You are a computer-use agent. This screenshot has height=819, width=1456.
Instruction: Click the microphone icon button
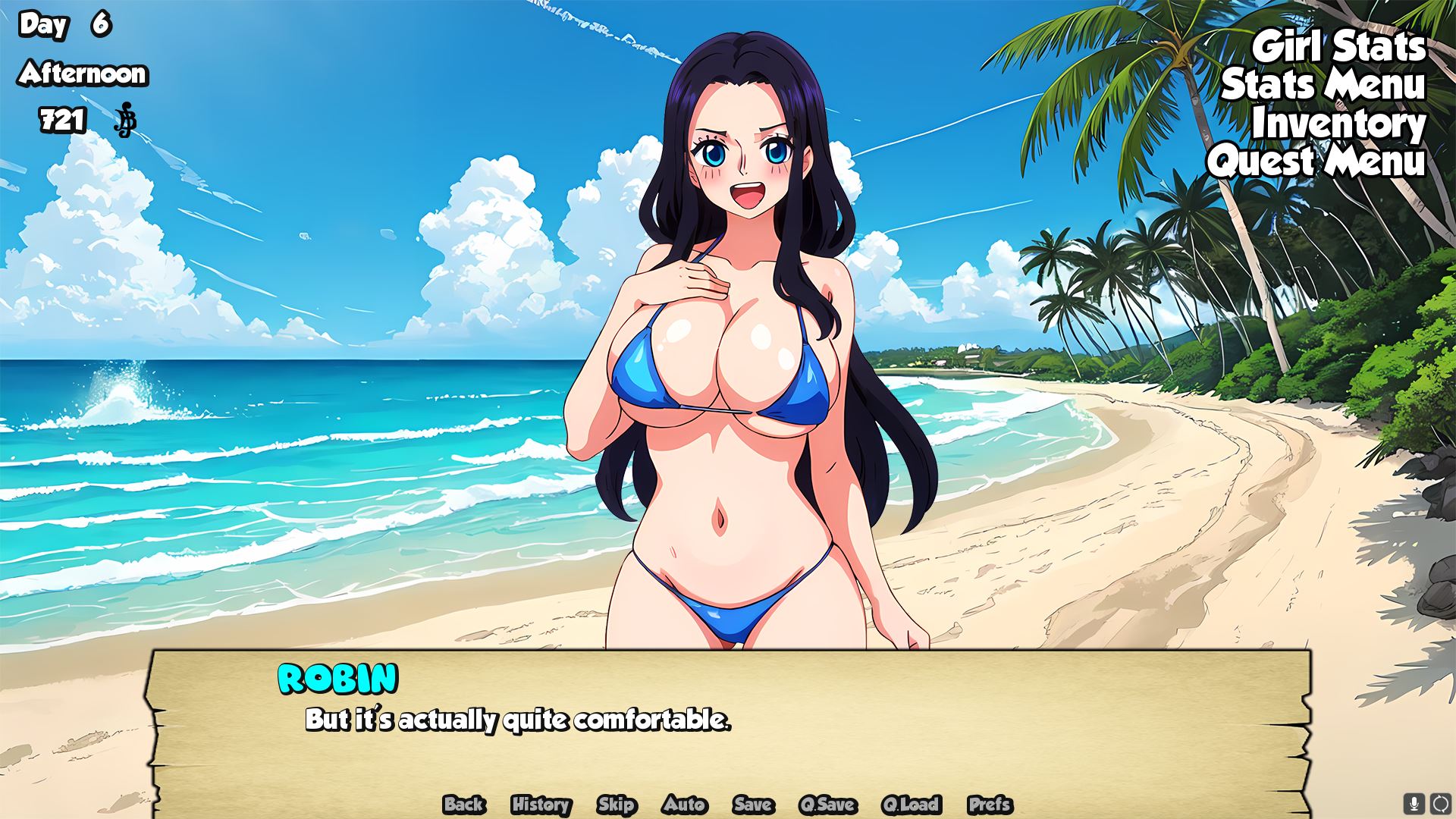[1414, 803]
